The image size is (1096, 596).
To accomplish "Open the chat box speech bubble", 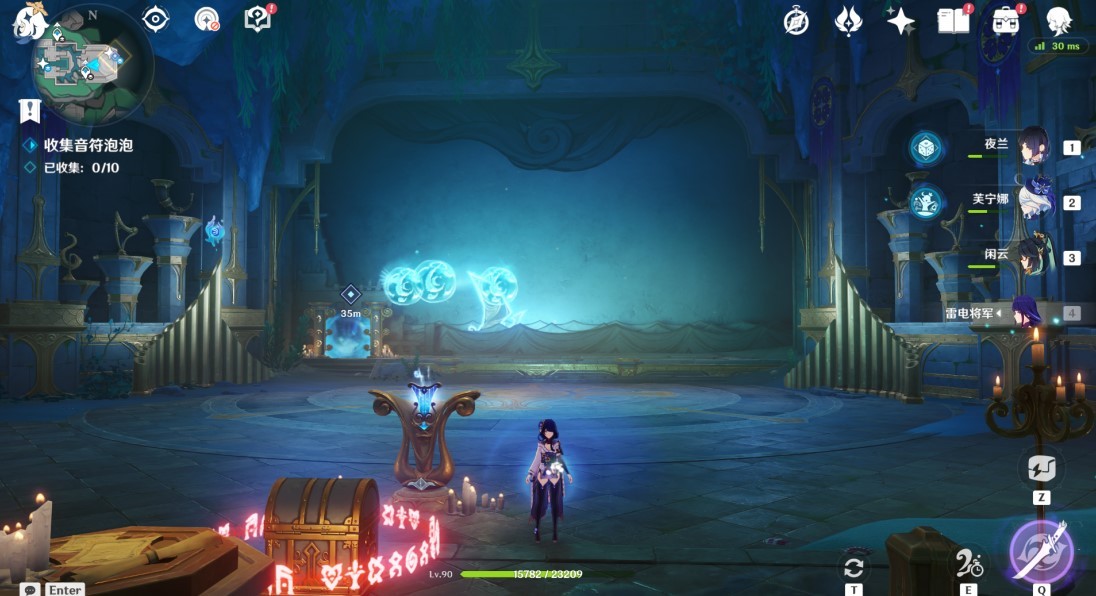I will (x=31, y=590).
